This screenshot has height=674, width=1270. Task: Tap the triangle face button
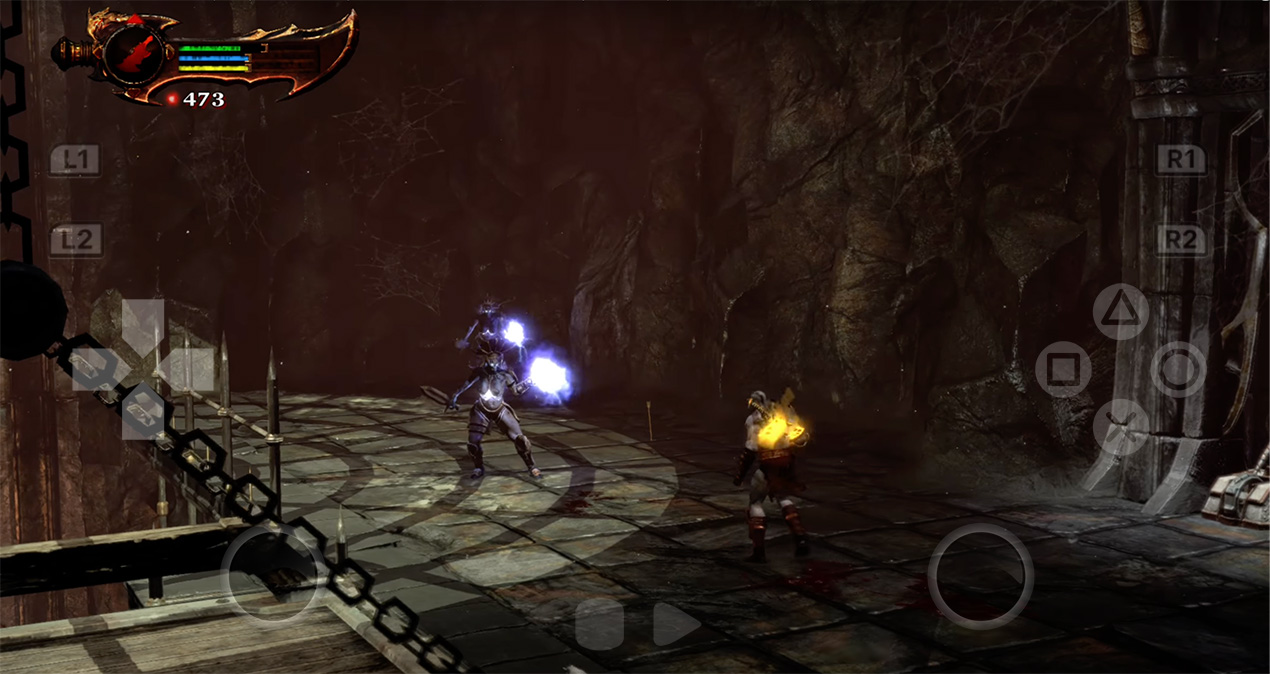tap(1121, 311)
